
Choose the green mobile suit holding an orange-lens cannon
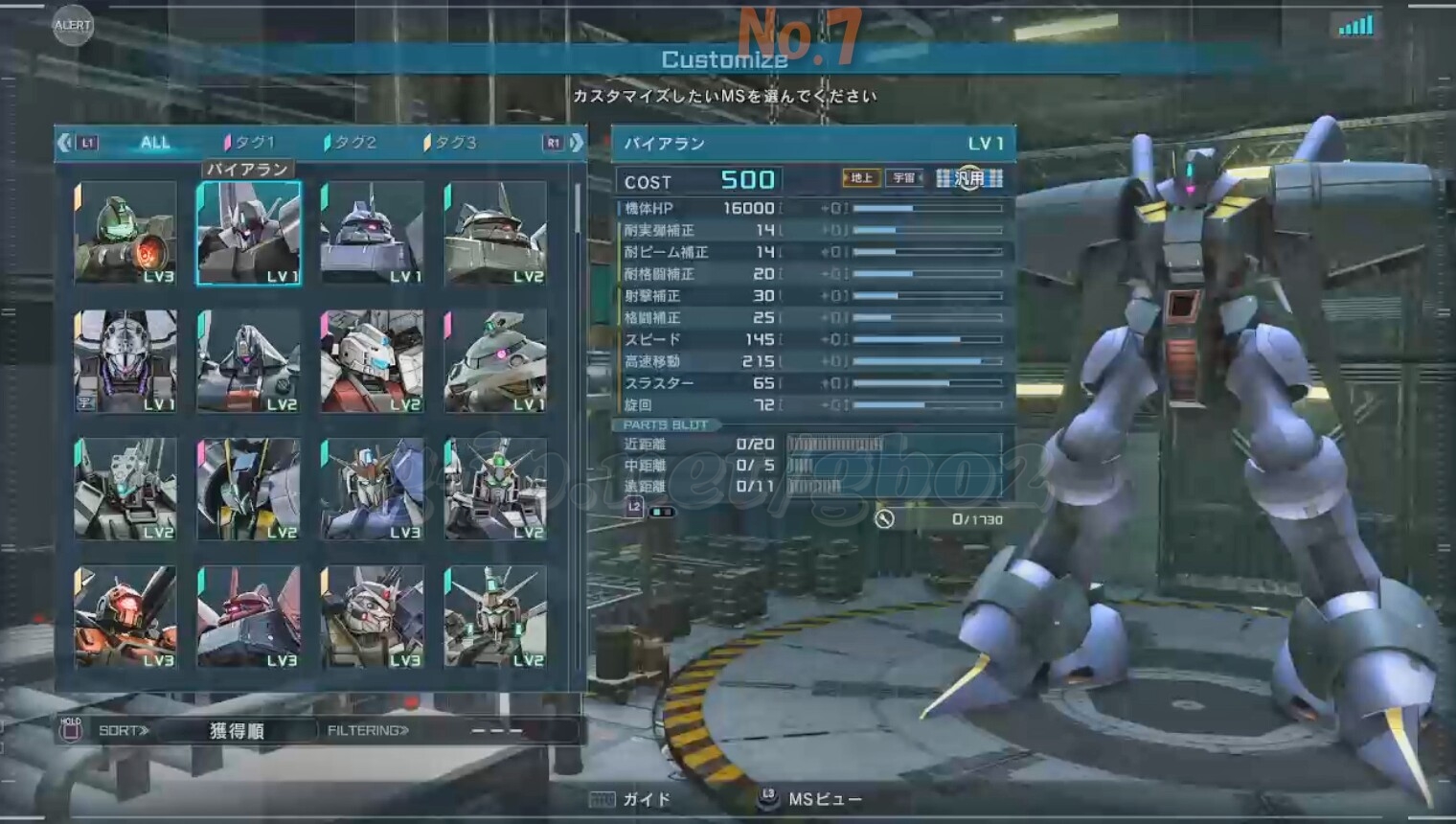125,233
